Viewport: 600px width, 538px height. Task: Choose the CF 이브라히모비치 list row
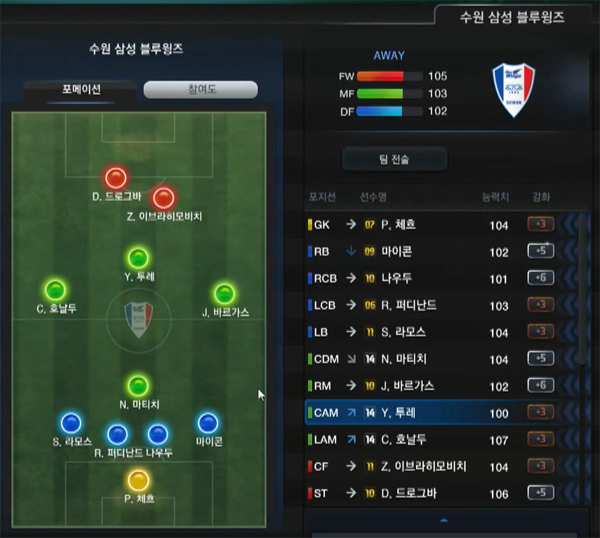pyautogui.click(x=430, y=466)
